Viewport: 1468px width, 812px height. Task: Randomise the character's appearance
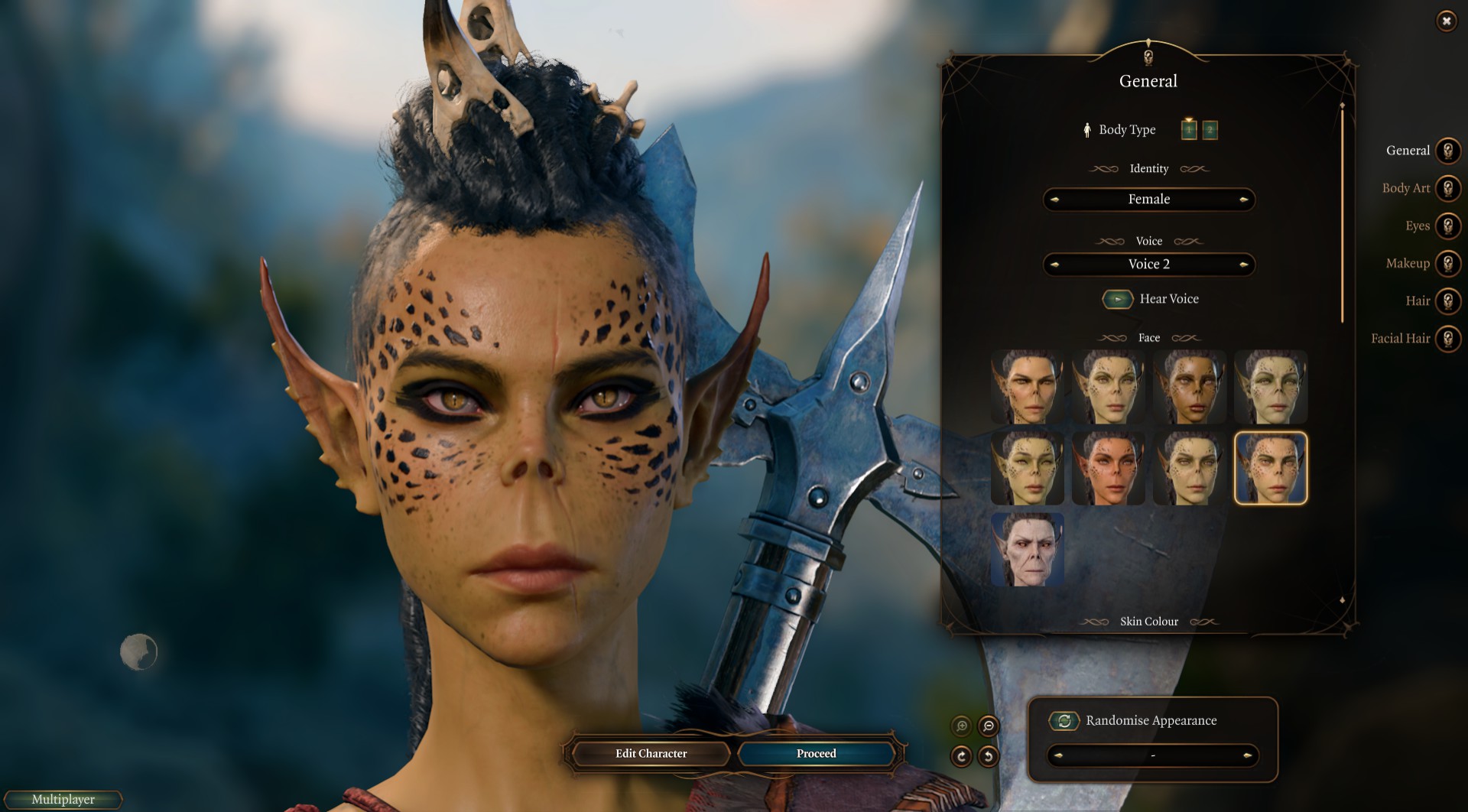click(1064, 720)
